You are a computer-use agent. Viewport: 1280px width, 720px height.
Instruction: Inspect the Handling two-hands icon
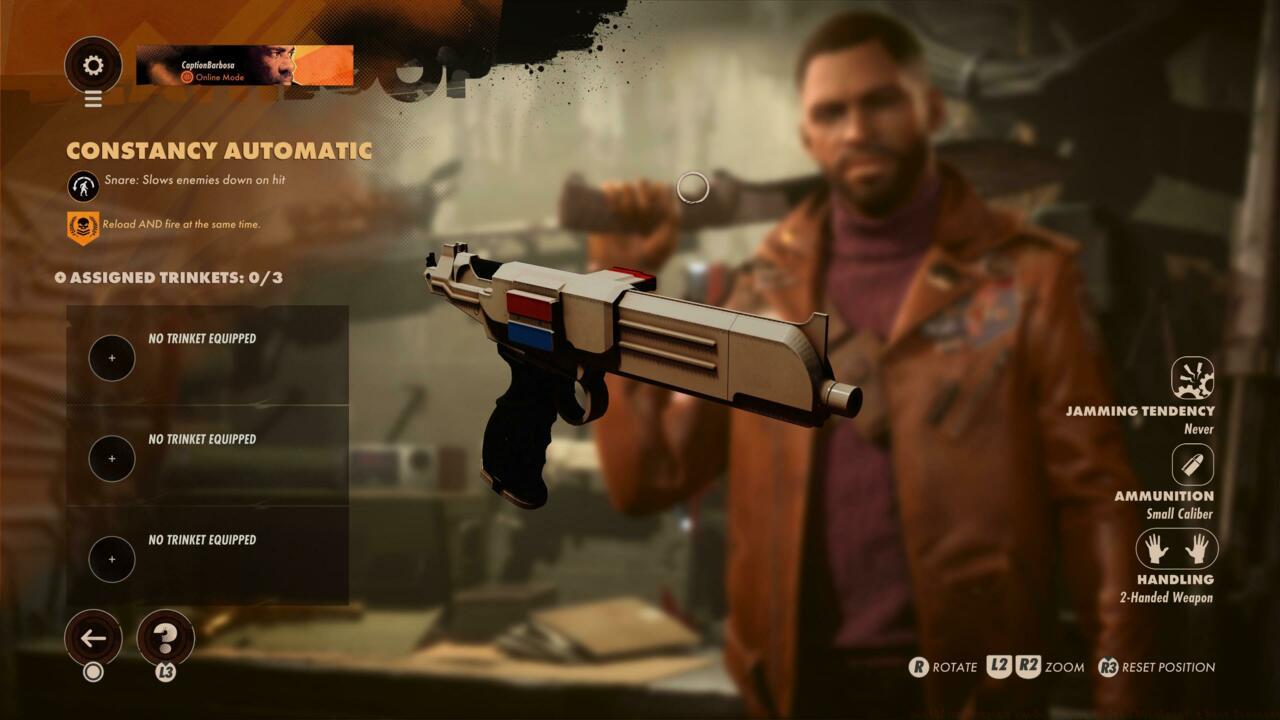tap(1176, 549)
